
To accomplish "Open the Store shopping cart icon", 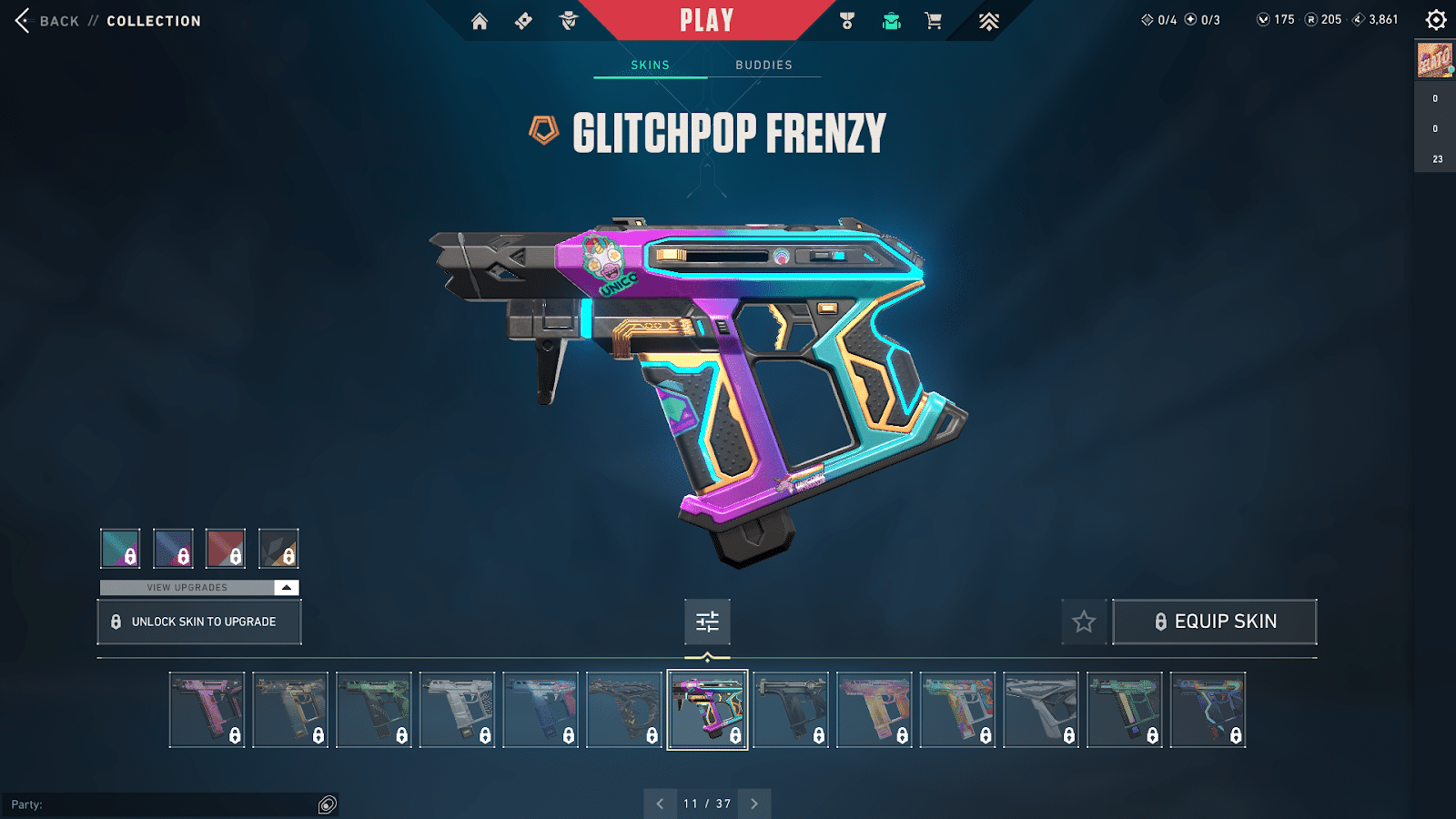I will point(933,20).
